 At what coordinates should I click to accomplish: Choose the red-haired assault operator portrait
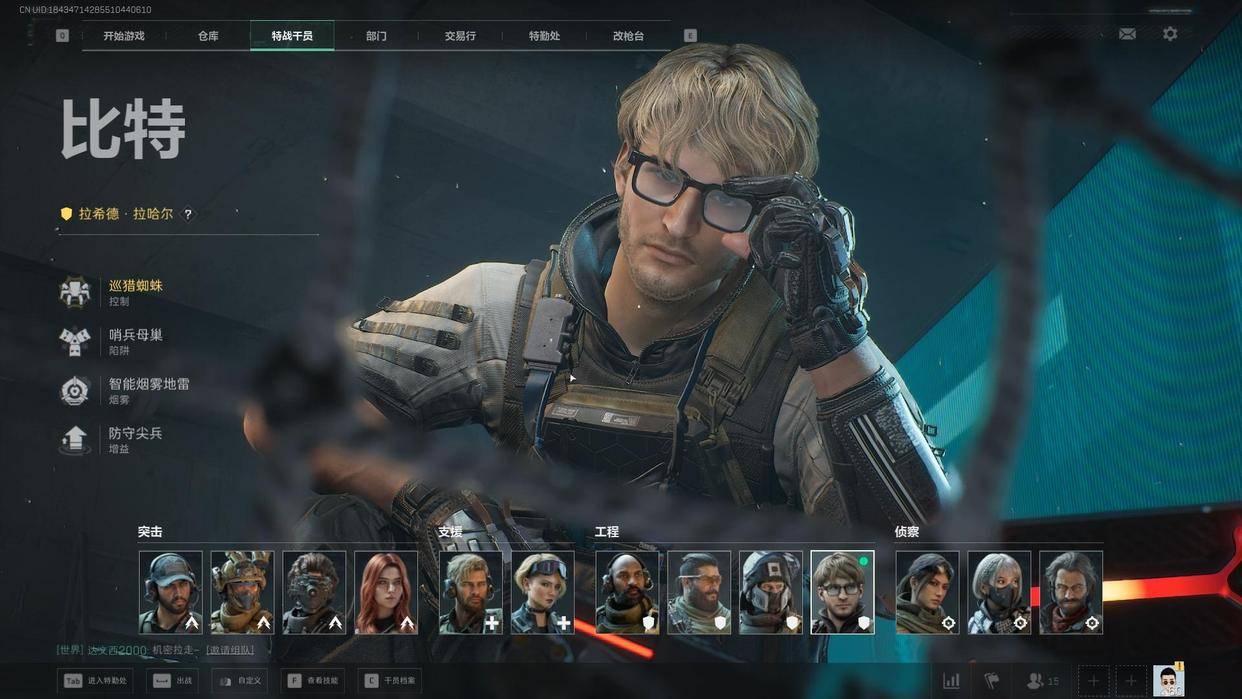point(386,592)
